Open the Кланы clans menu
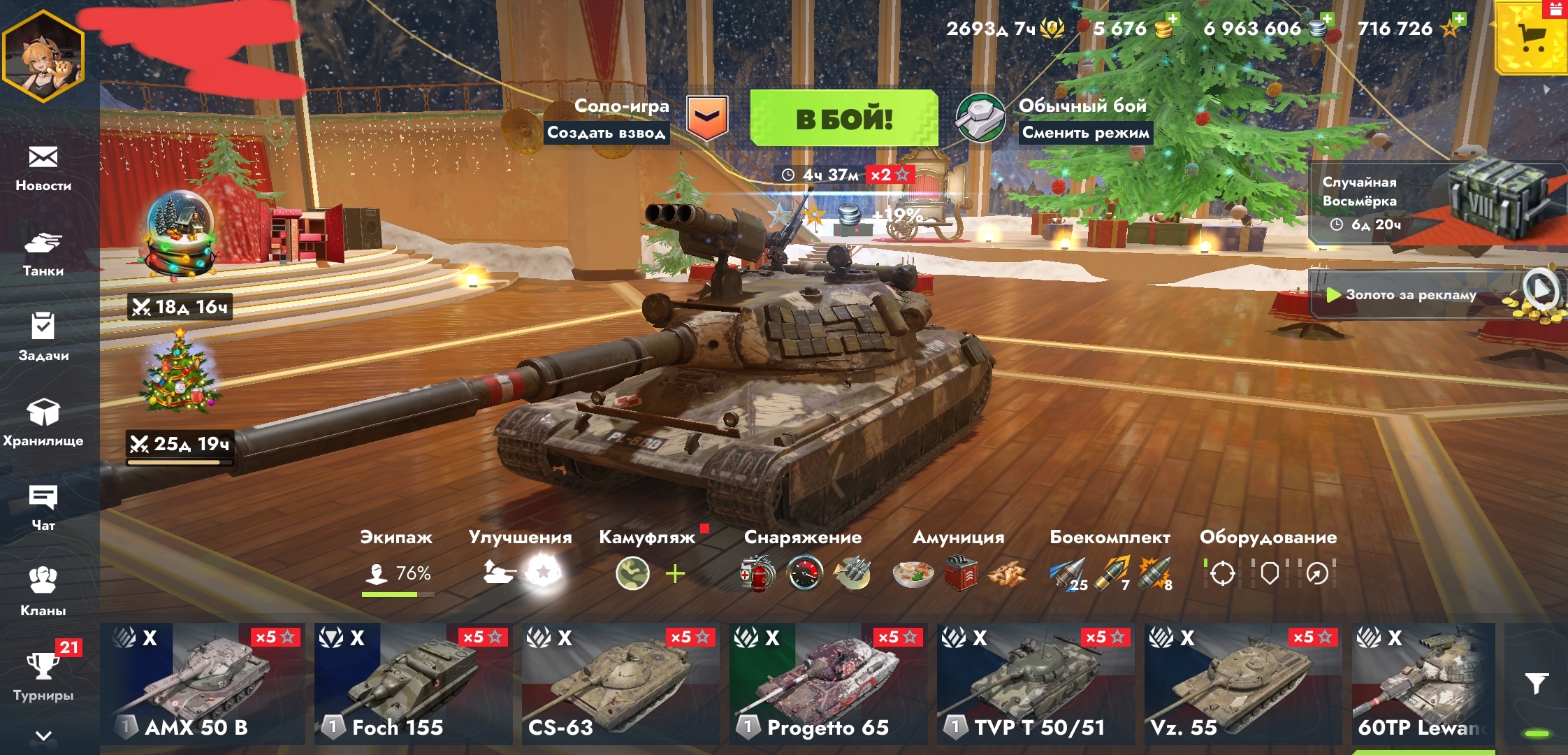Screen dimensions: 1568x755 tap(43, 591)
